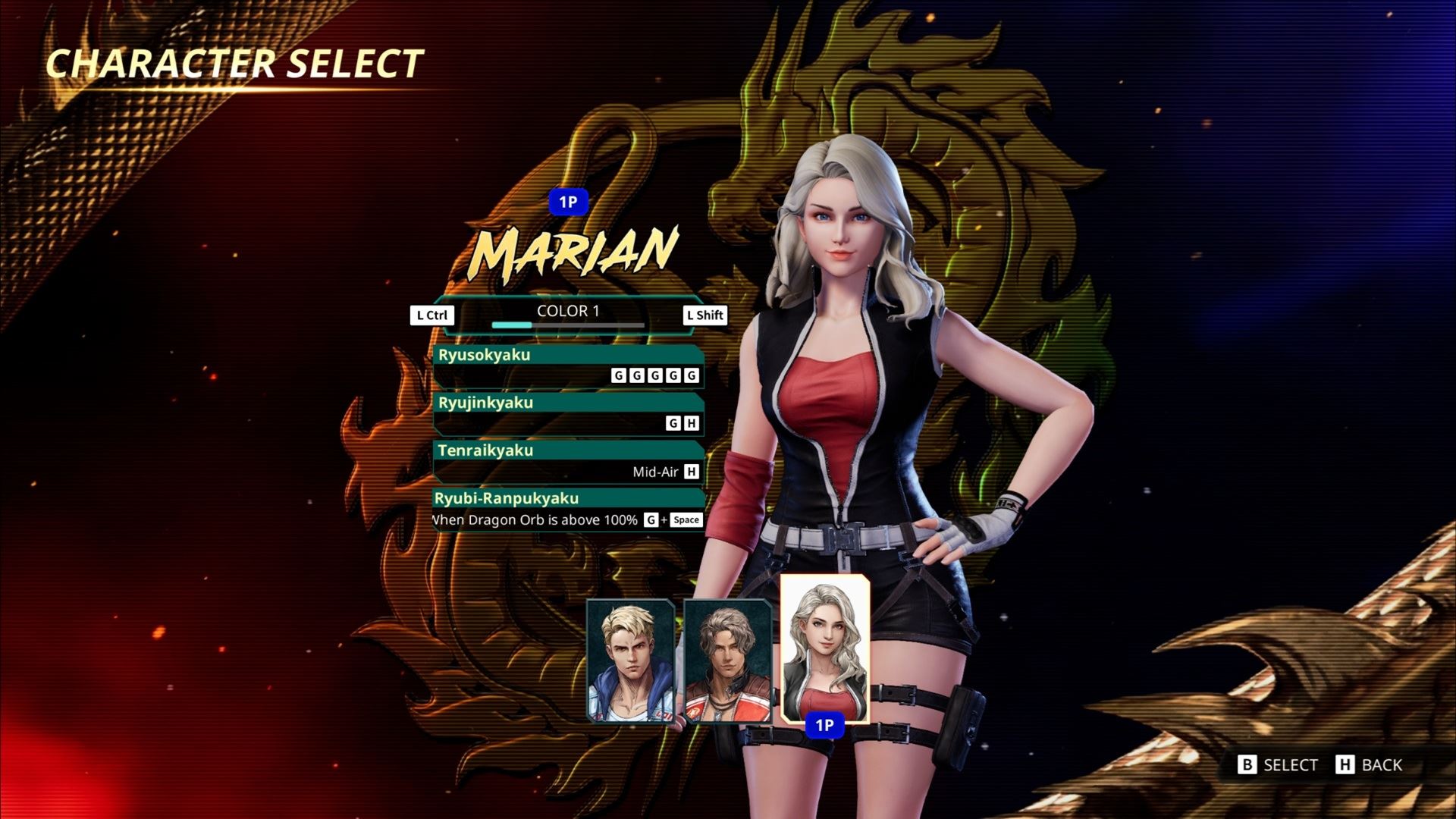This screenshot has height=819, width=1456.
Task: Click the Tenraikyaku mid-air move row
Action: click(568, 461)
